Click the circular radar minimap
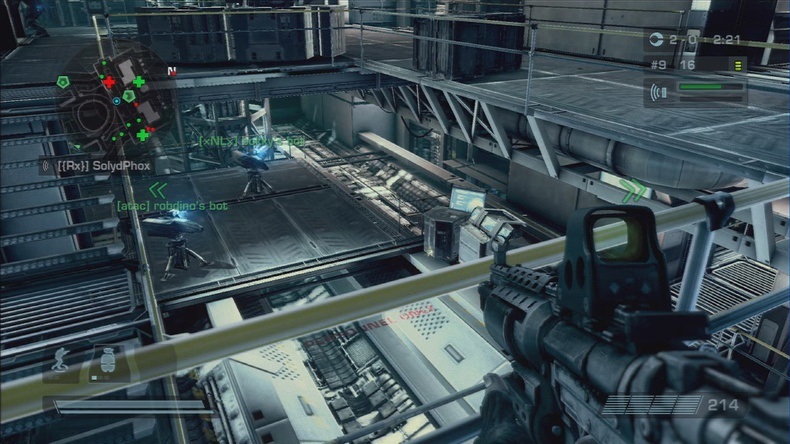This screenshot has width=790, height=444. 107,101
